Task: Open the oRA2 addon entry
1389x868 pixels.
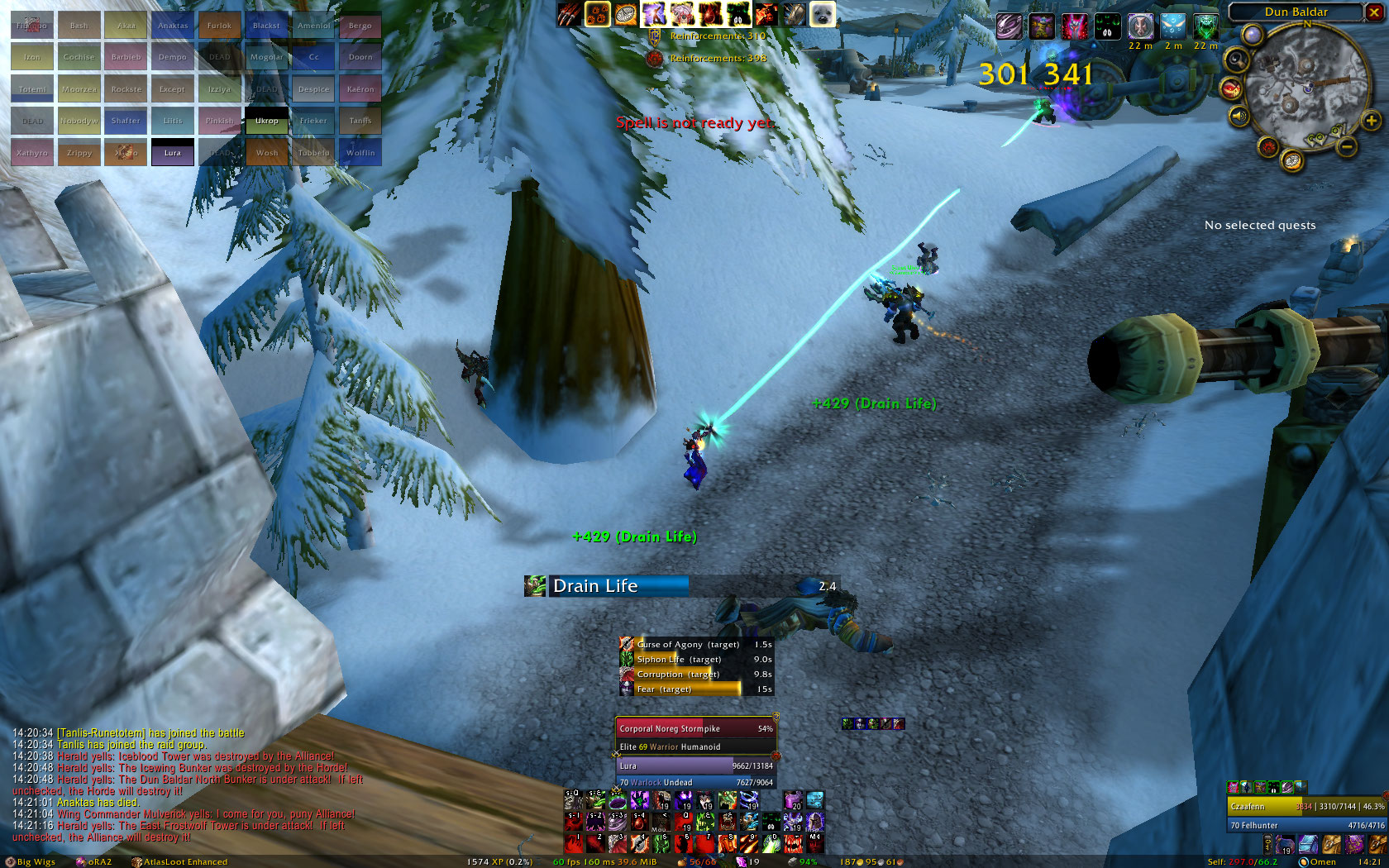Action: 93,861
